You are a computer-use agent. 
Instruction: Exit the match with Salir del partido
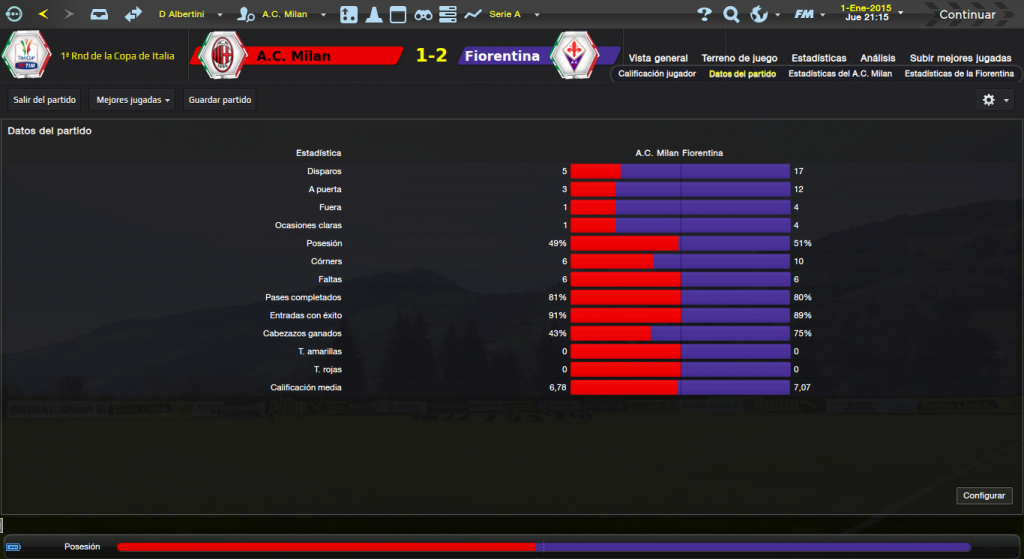pos(44,100)
